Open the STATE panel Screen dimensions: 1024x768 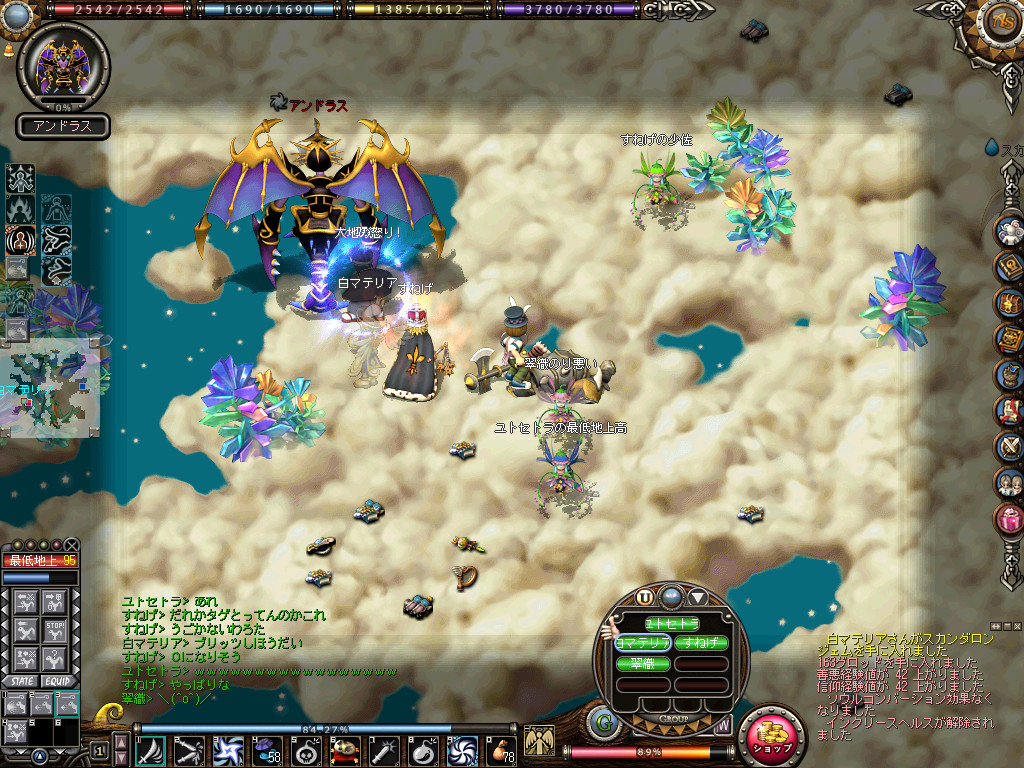[20, 681]
